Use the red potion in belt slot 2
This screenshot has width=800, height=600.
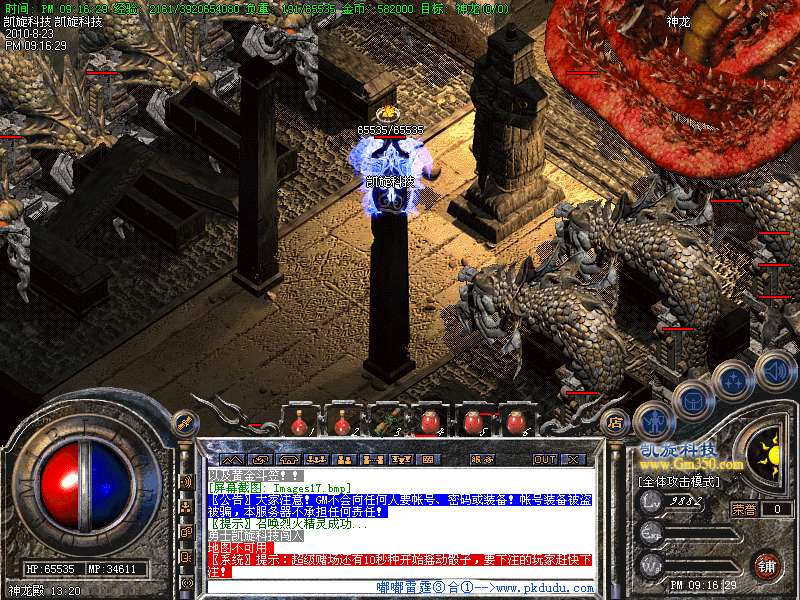[x=342, y=424]
